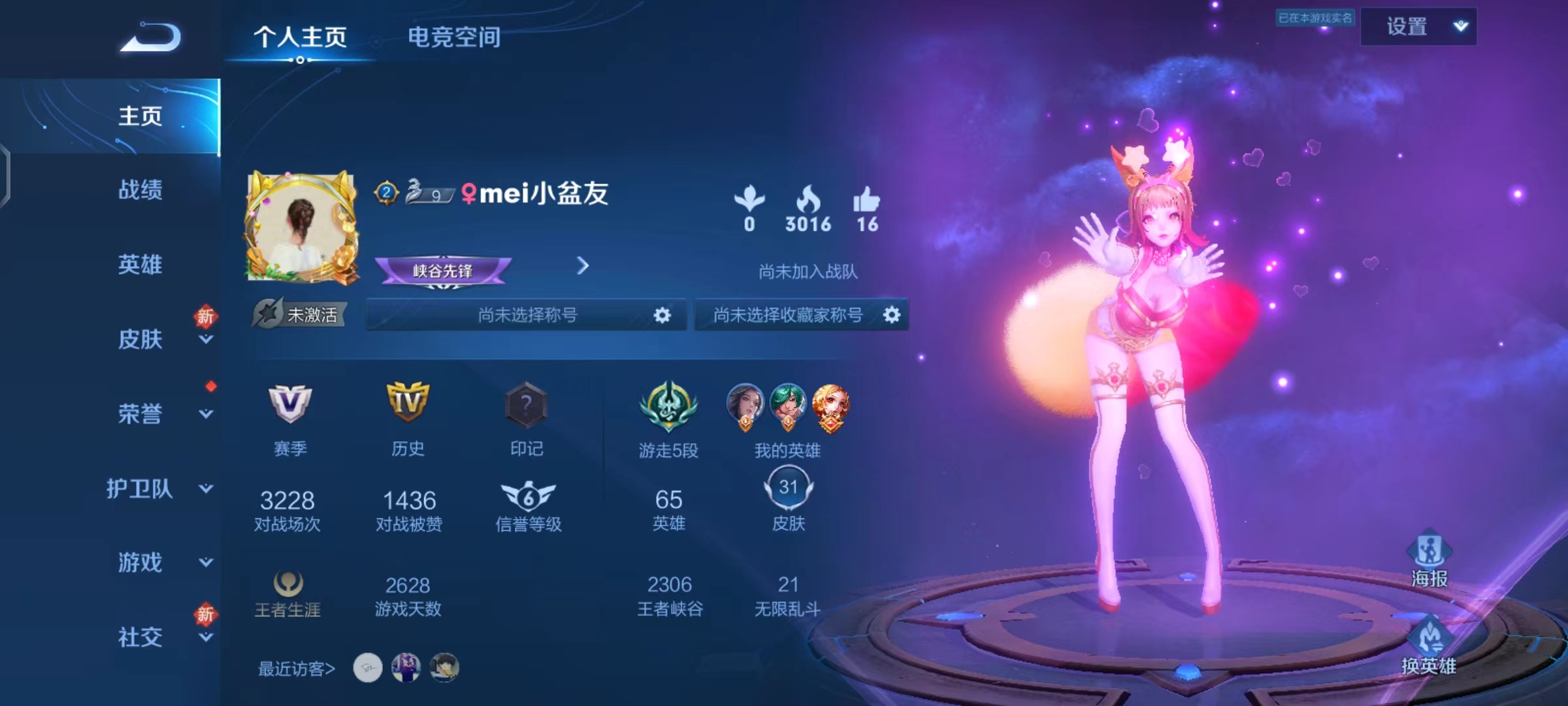This screenshot has width=1568, height=706.
Task: Click the 换英雄 change hero button
Action: click(1429, 647)
